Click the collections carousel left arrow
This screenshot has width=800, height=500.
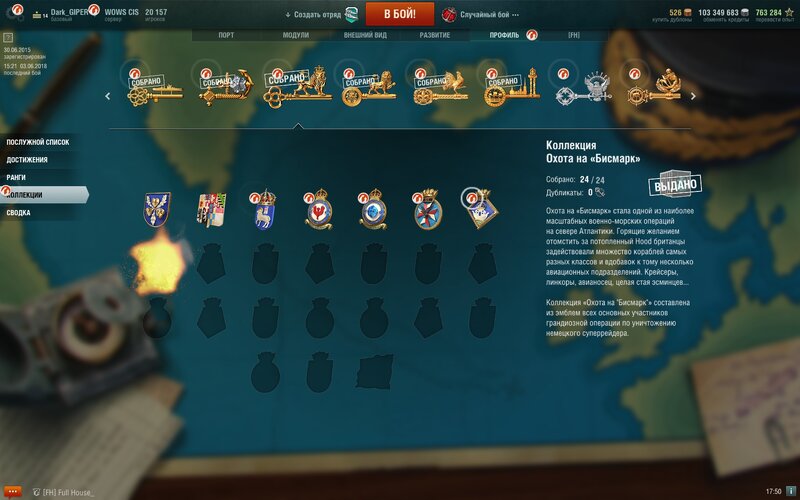108,97
